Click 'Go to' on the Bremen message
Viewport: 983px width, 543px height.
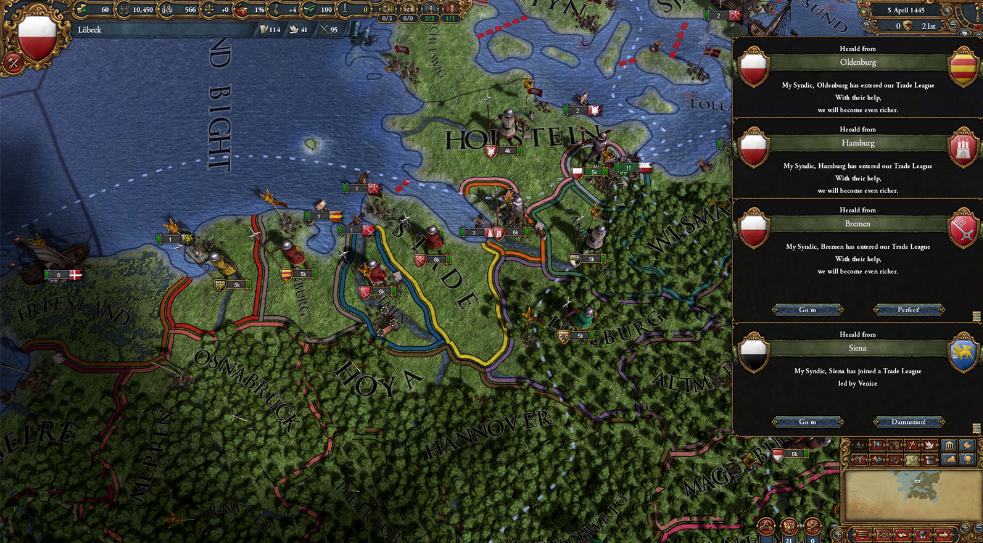coord(807,310)
